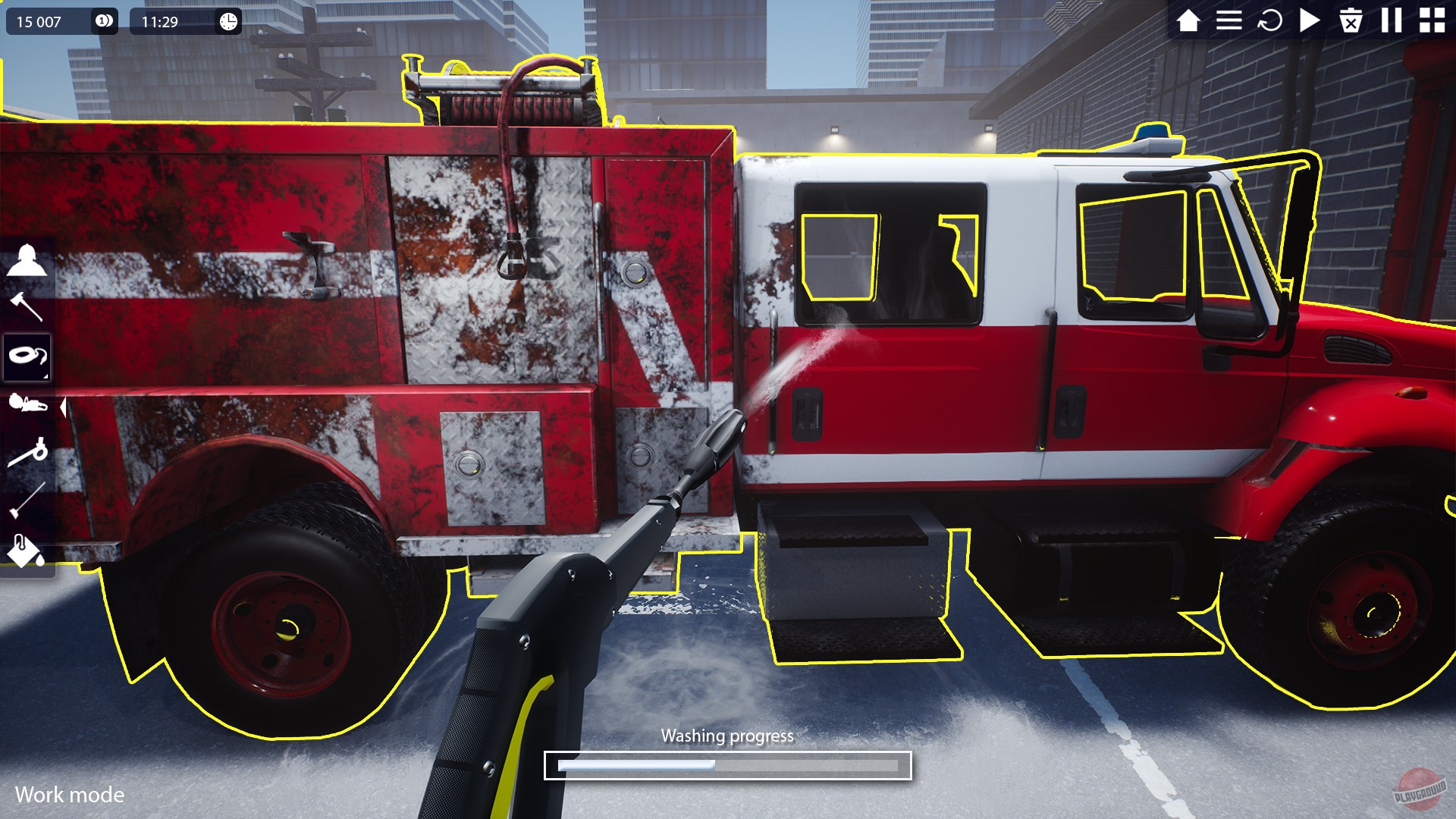1456x819 pixels.
Task: Click the restart icon in the top toolbar
Action: pos(1269,20)
